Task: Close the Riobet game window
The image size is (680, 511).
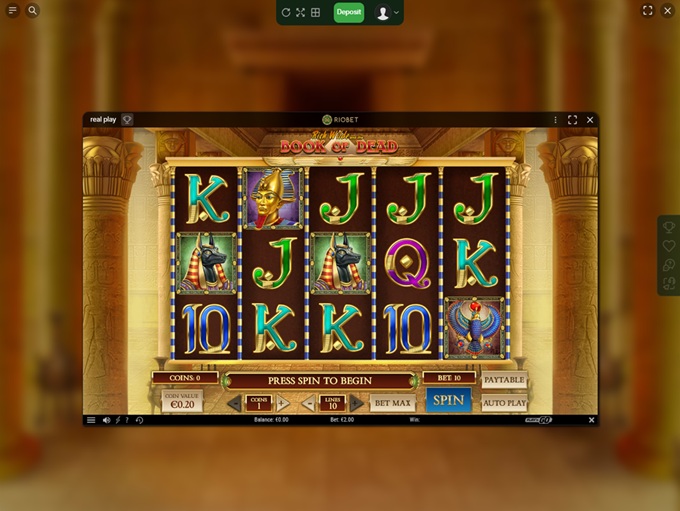Action: tap(590, 119)
